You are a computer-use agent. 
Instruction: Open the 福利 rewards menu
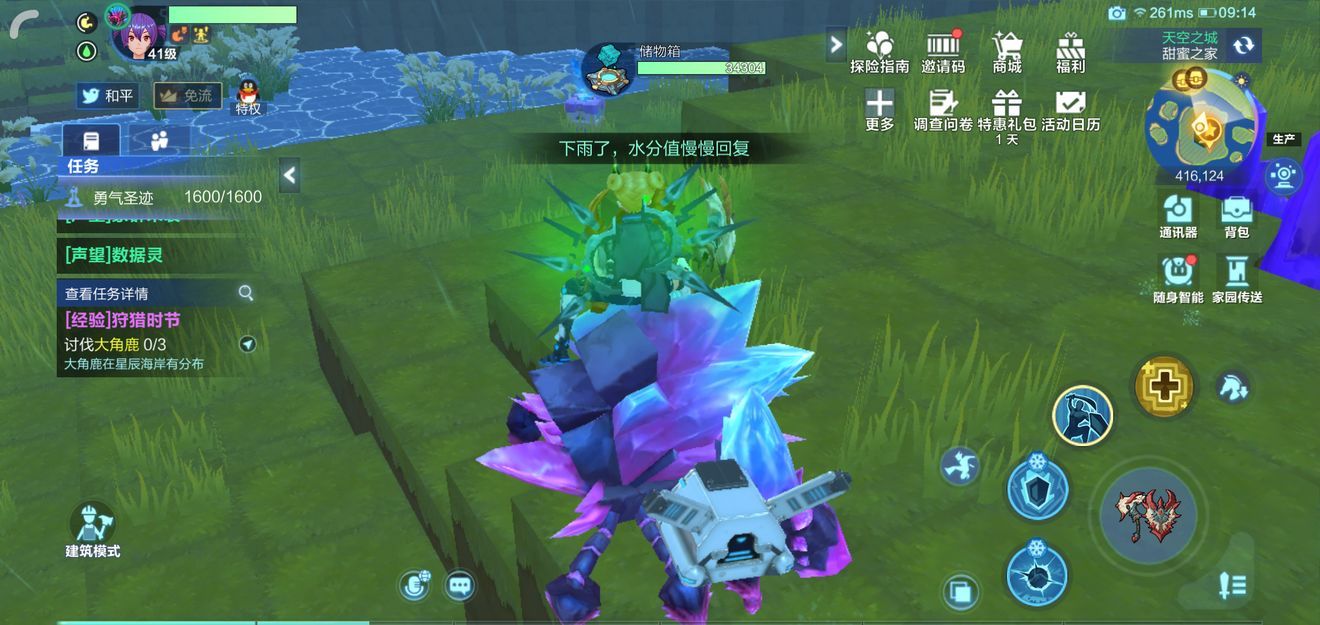[1070, 50]
